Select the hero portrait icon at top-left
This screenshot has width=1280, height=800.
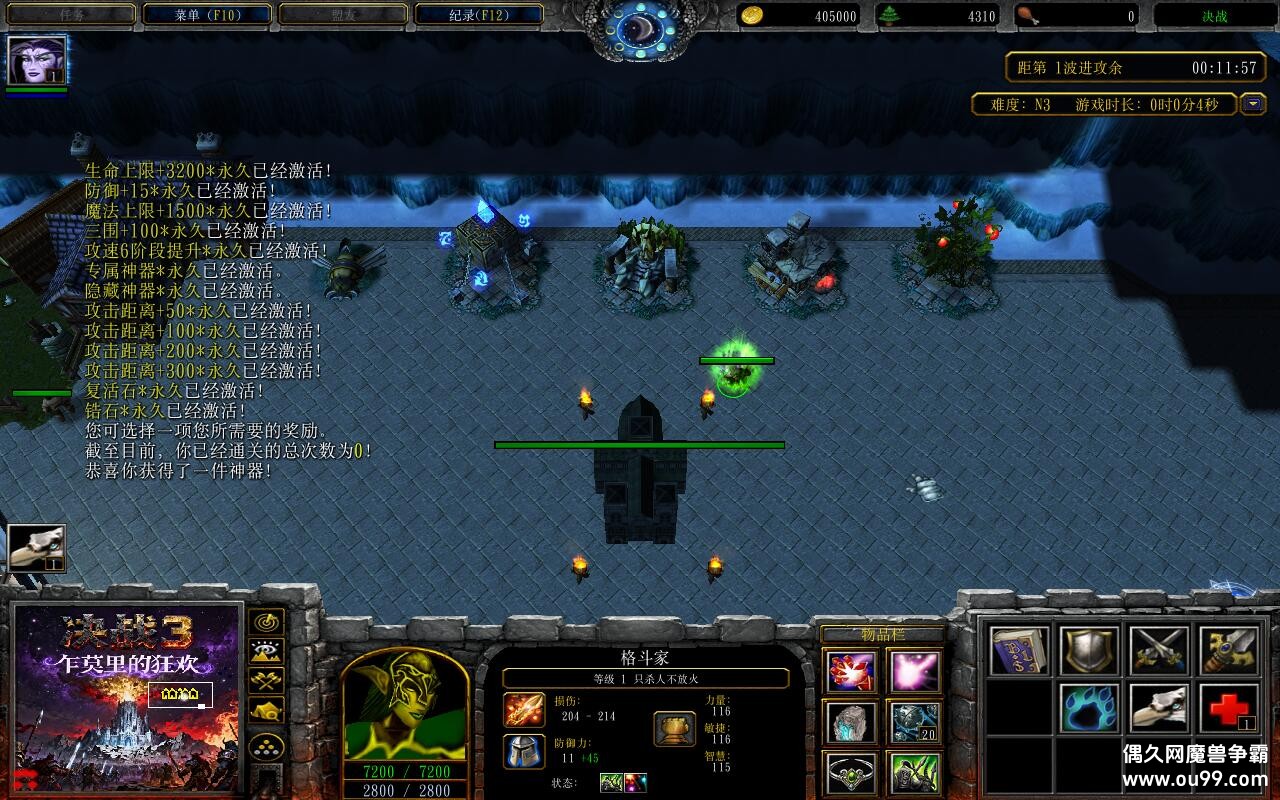click(x=38, y=60)
